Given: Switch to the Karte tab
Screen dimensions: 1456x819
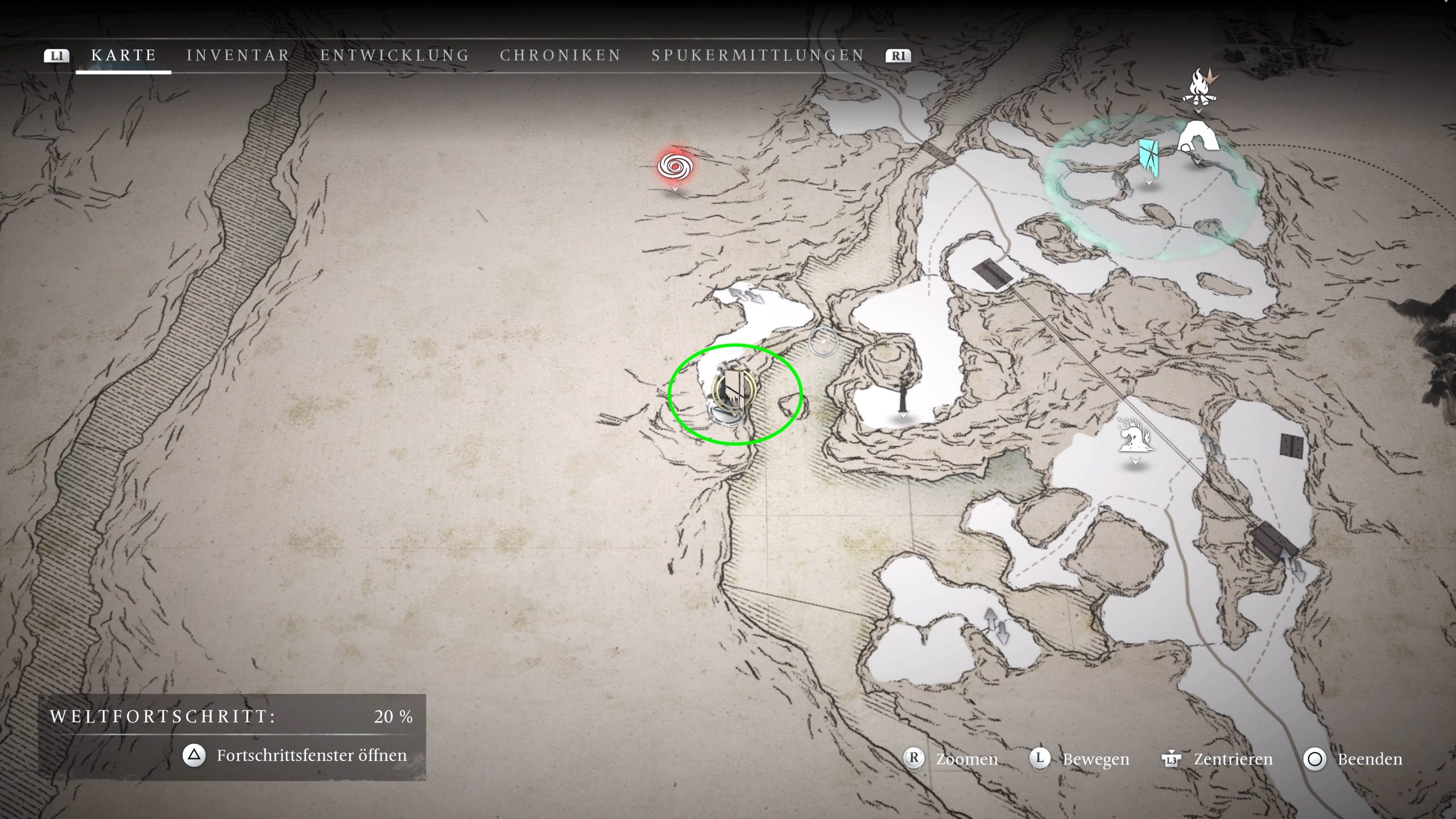Looking at the screenshot, I should click(123, 55).
